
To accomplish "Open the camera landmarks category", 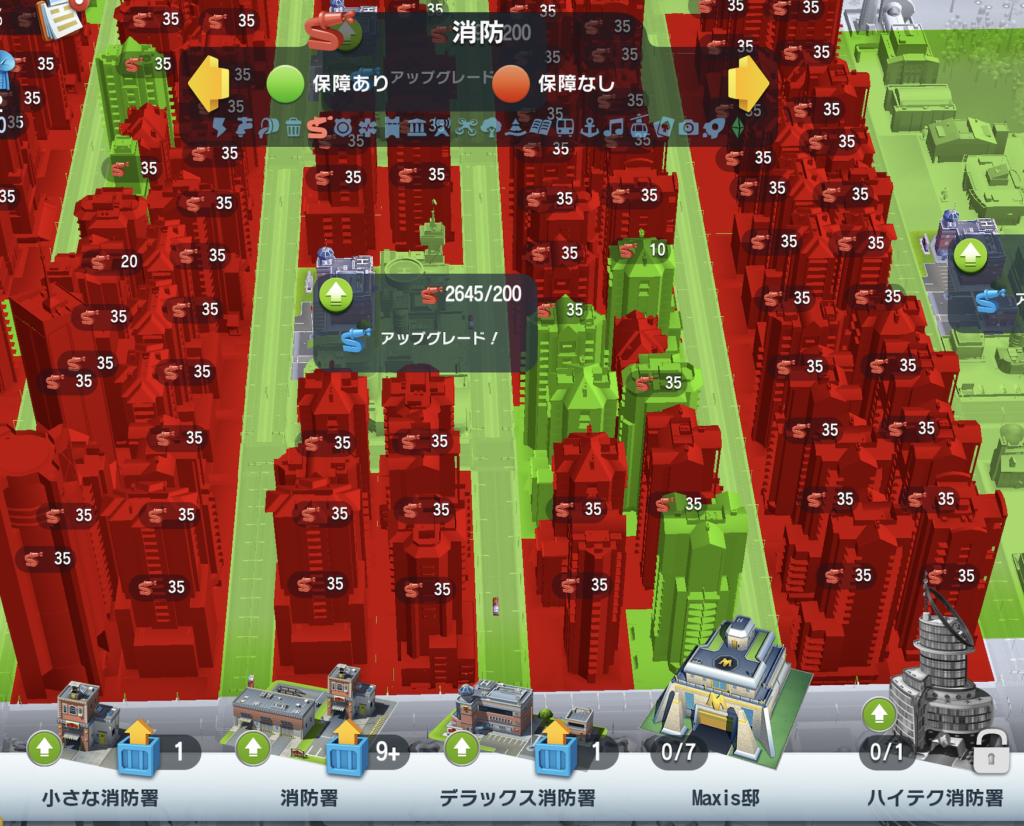I will tap(687, 128).
